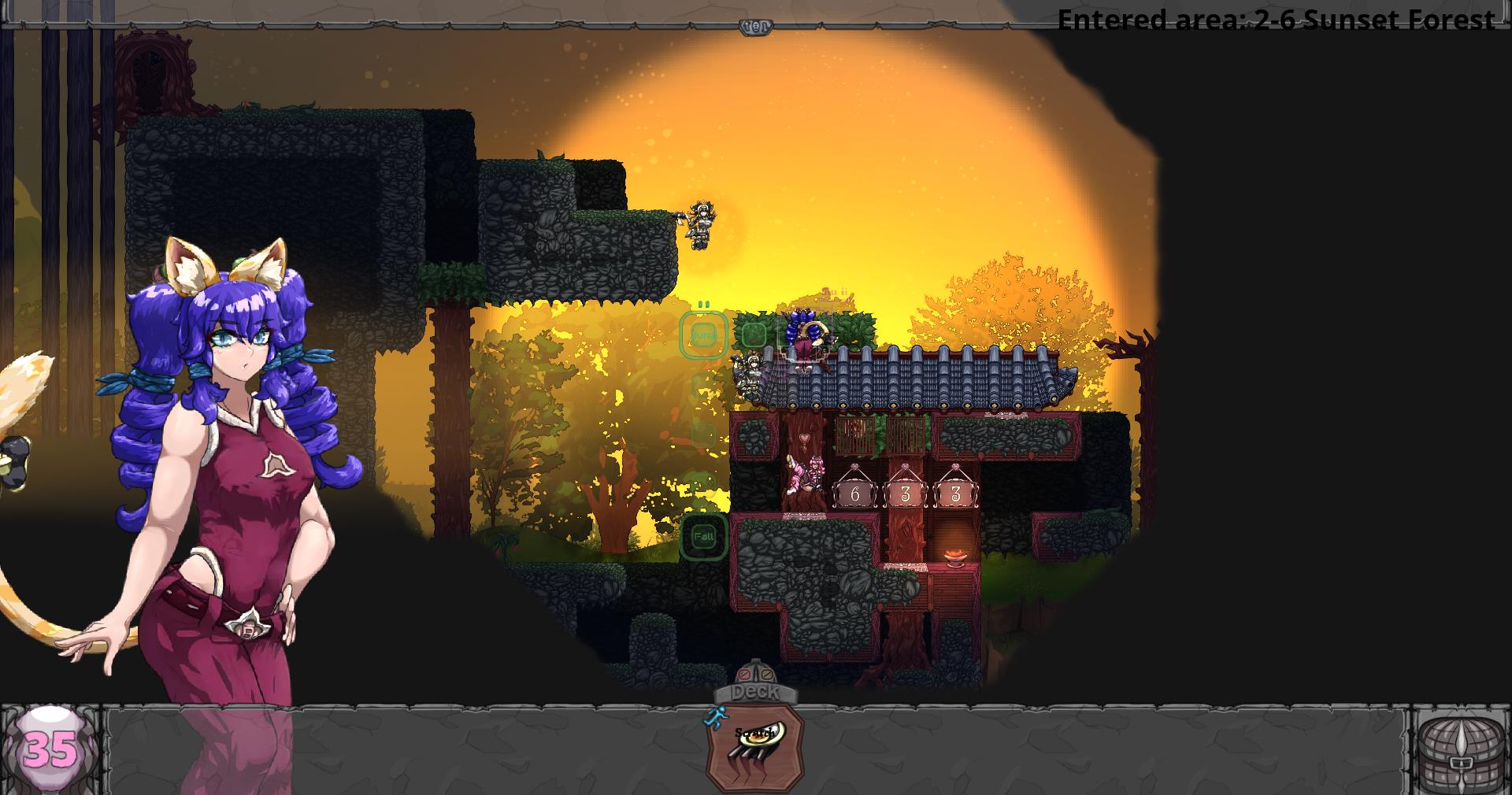Click the heart lantern hanging from the roof
1512x795 pixels.
(x=804, y=438)
